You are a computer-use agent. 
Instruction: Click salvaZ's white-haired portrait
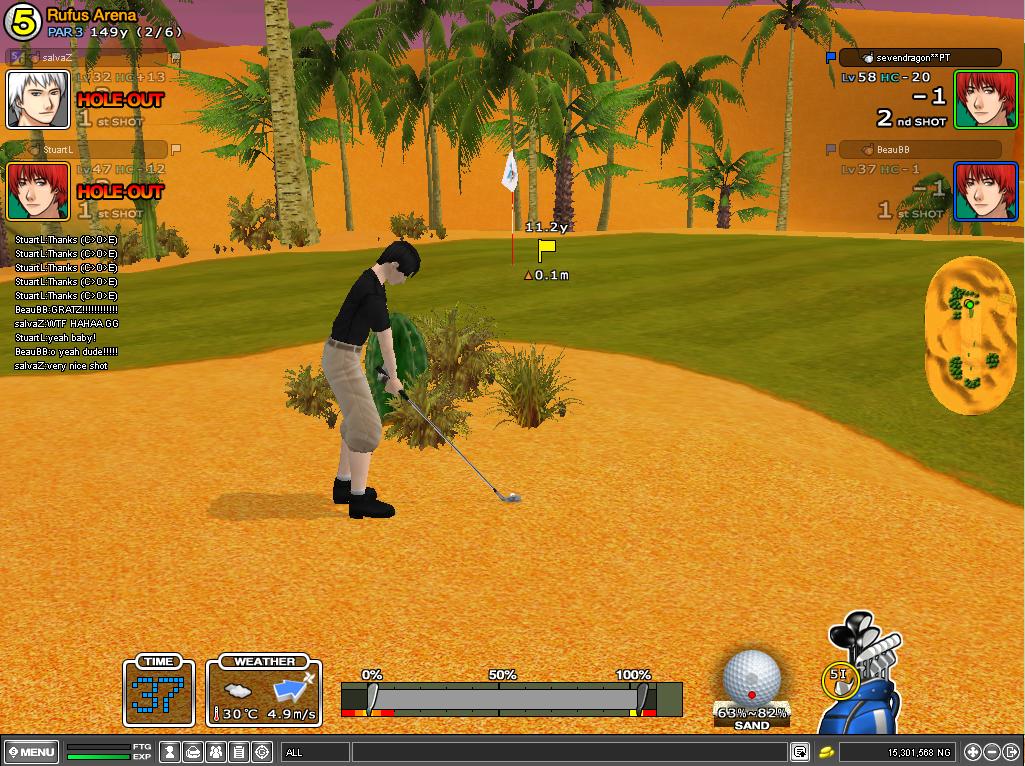coord(38,99)
